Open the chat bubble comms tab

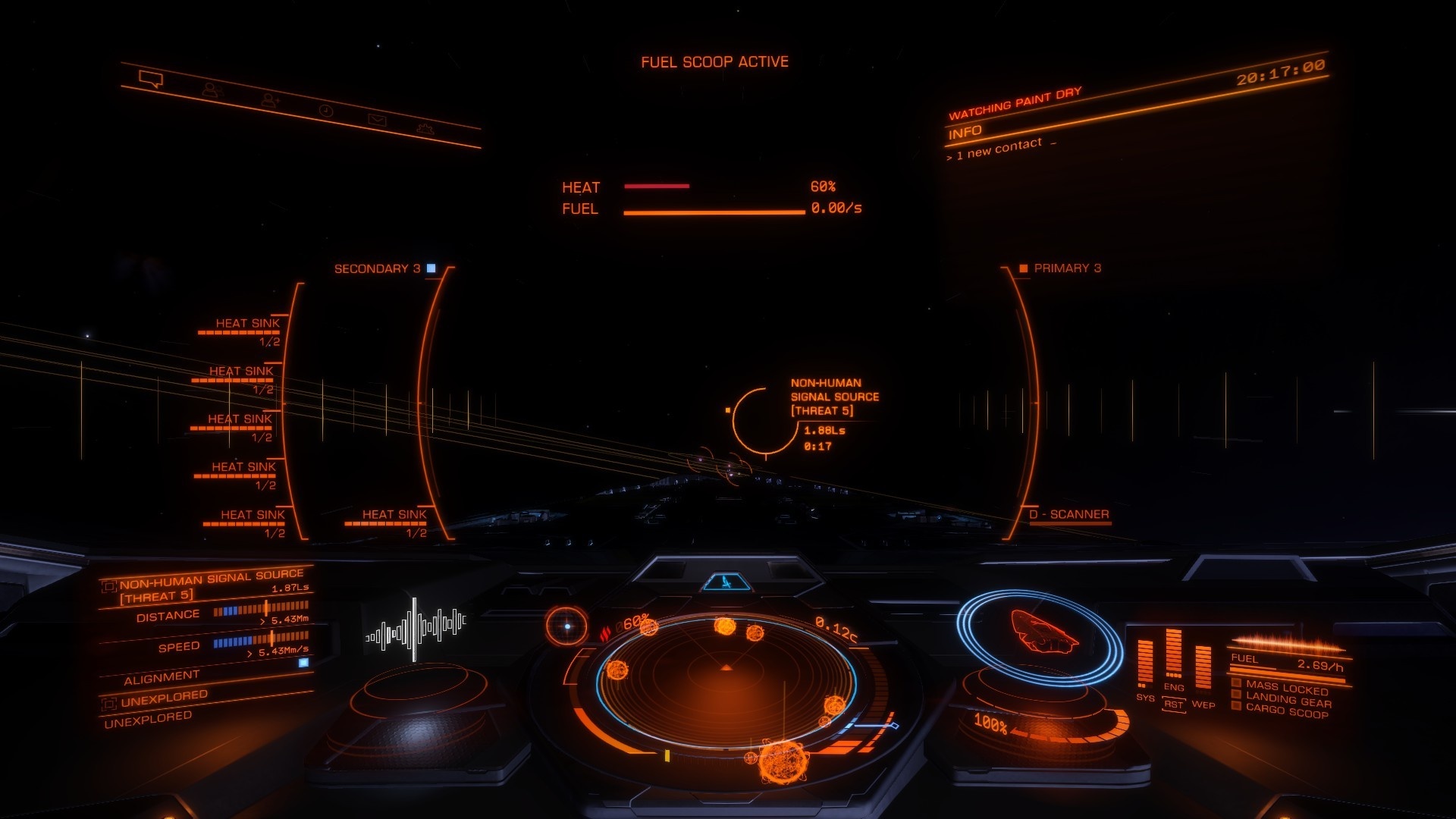151,79
